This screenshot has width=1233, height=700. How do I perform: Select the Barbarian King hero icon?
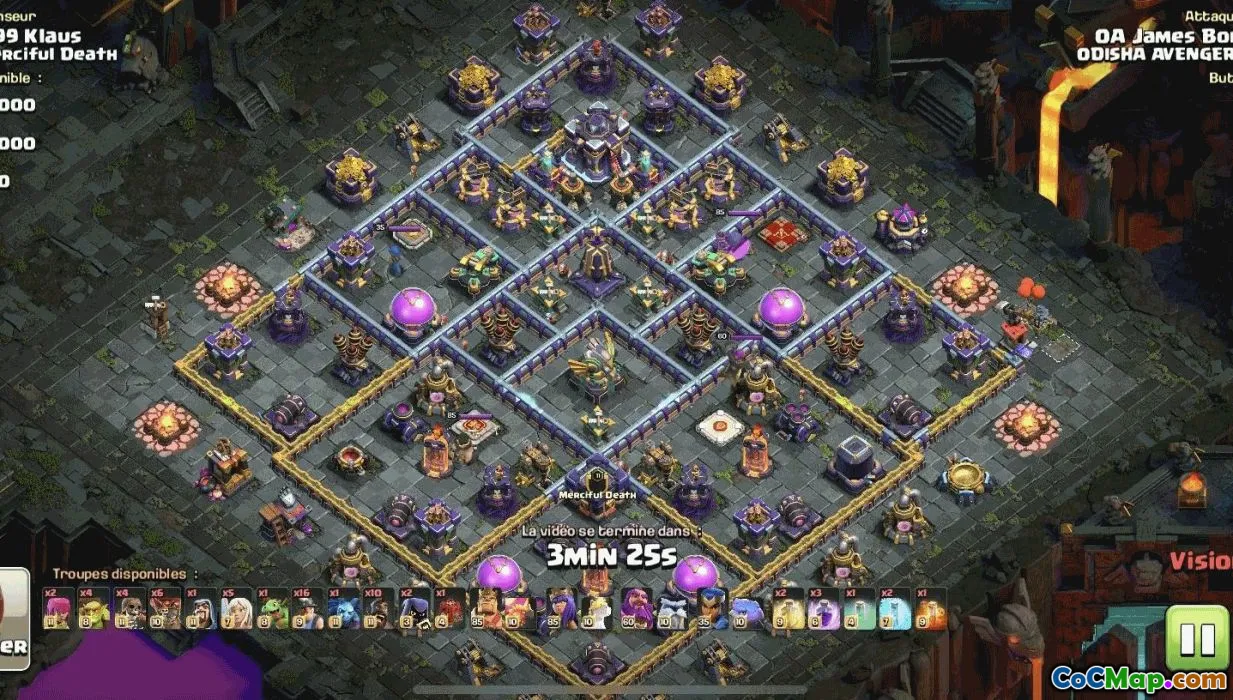point(487,609)
